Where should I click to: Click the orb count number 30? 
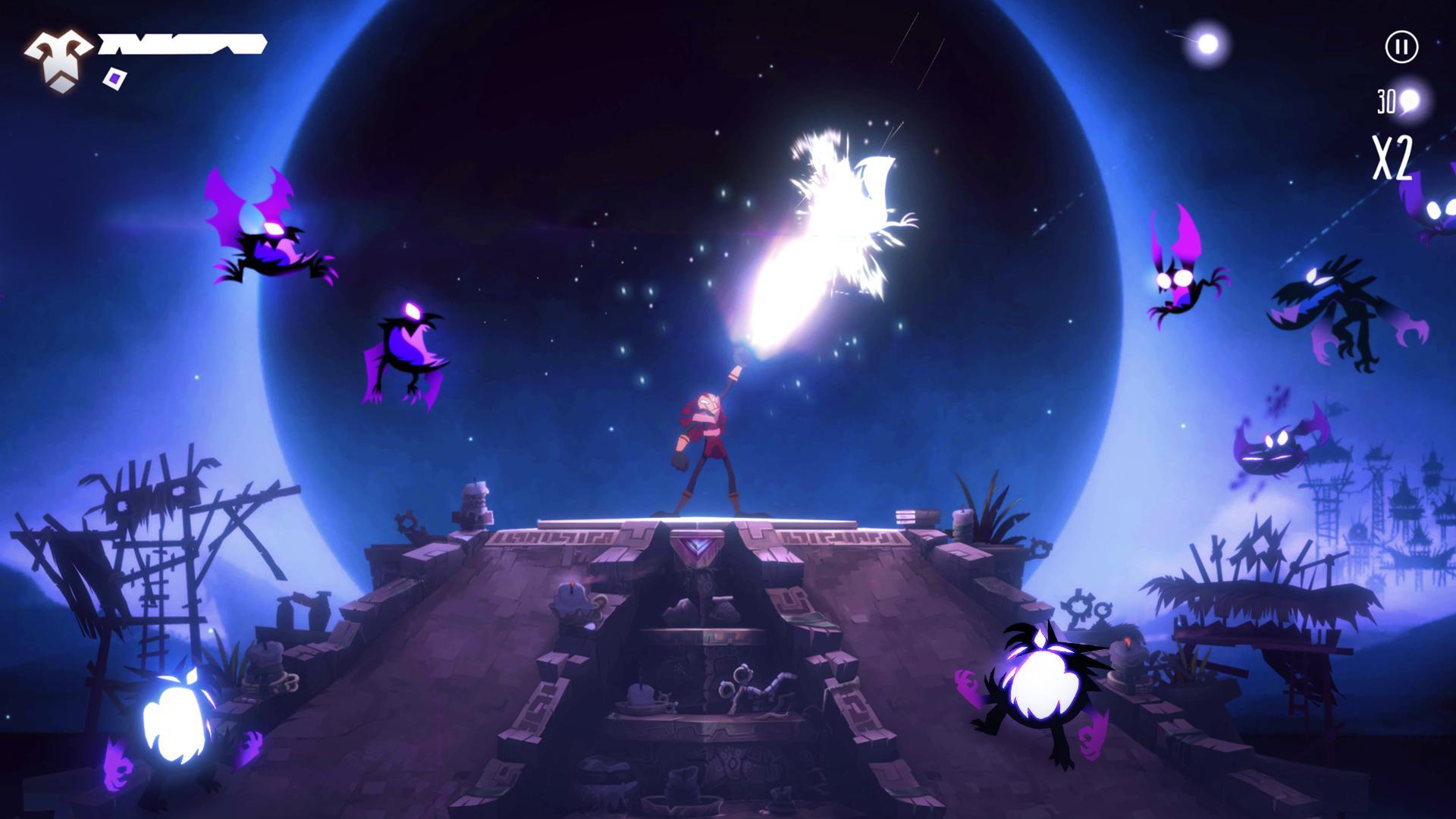(x=1386, y=100)
